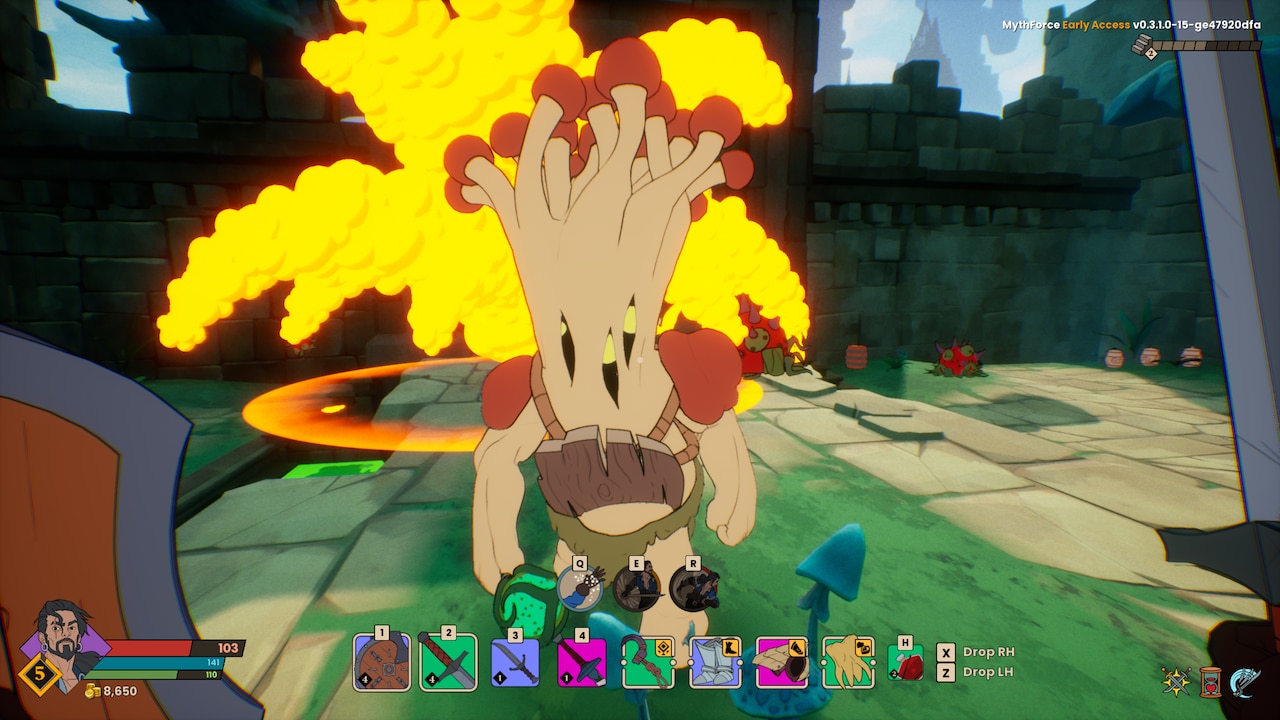Select the red-hilted sword in slot 2
This screenshot has width=1280, height=720.
point(448,662)
